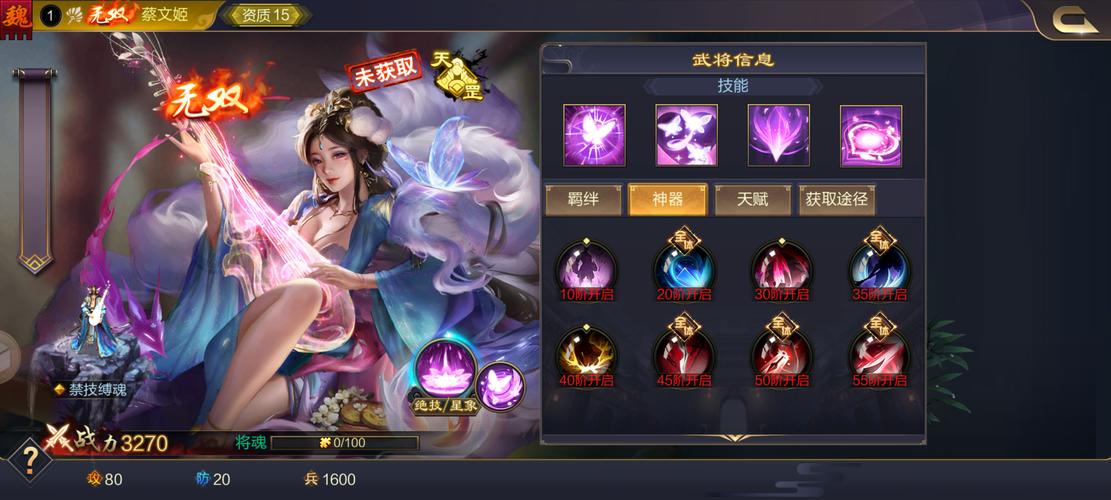Viewport: 1111px width, 500px height.
Task: View the 绝技/星象 lotus skill icon
Action: (x=443, y=370)
